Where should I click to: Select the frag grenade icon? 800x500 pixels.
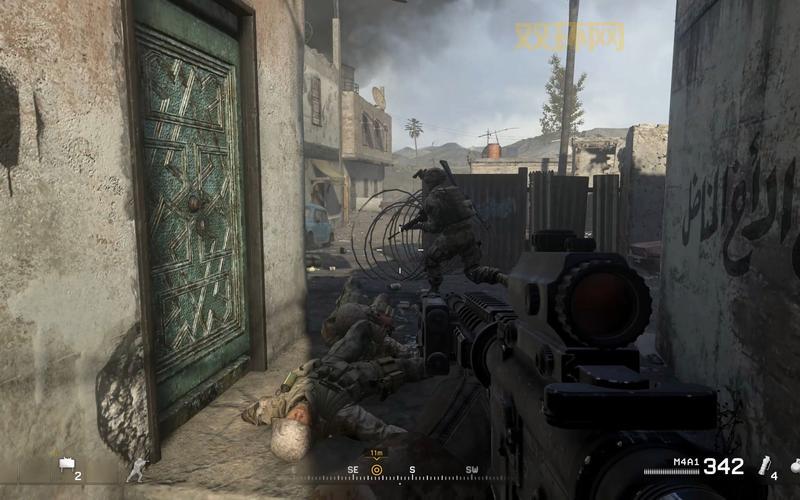click(793, 465)
